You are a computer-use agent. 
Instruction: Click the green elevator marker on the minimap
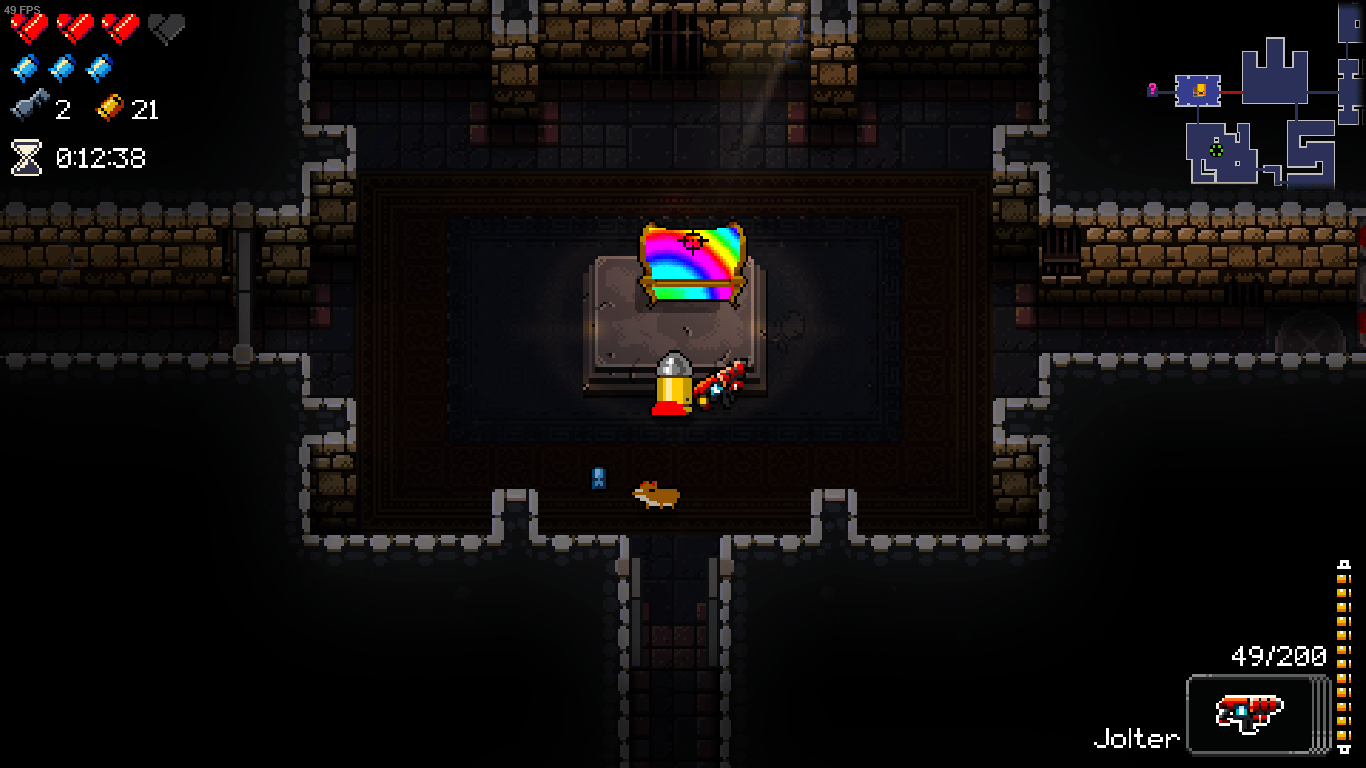coord(1216,150)
